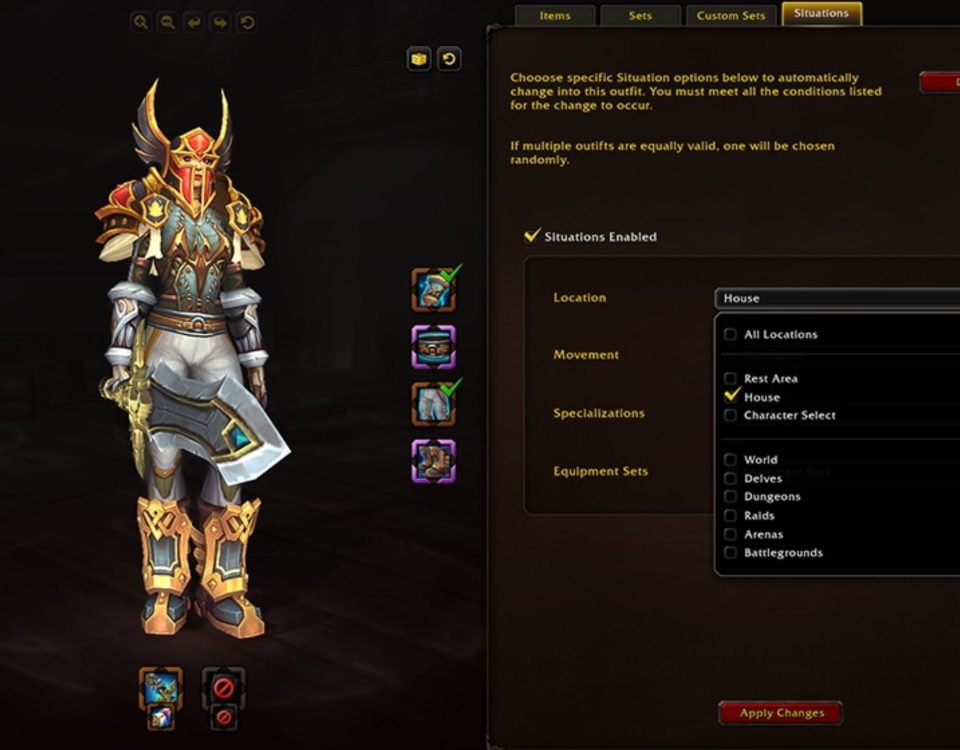This screenshot has width=960, height=750.
Task: Select the white pants appearance slot
Action: tap(434, 404)
